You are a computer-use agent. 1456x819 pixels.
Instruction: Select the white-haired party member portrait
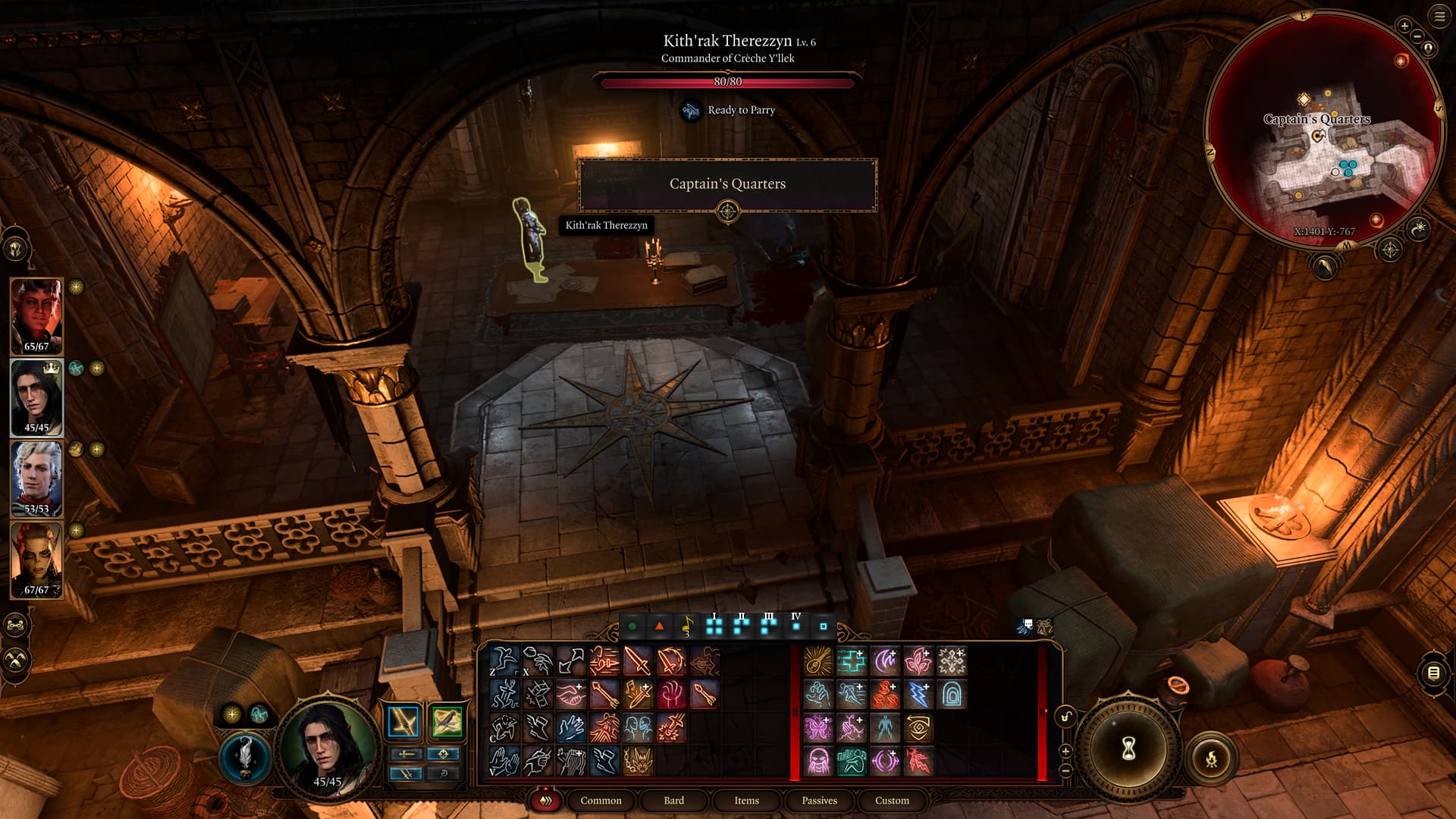click(36, 478)
